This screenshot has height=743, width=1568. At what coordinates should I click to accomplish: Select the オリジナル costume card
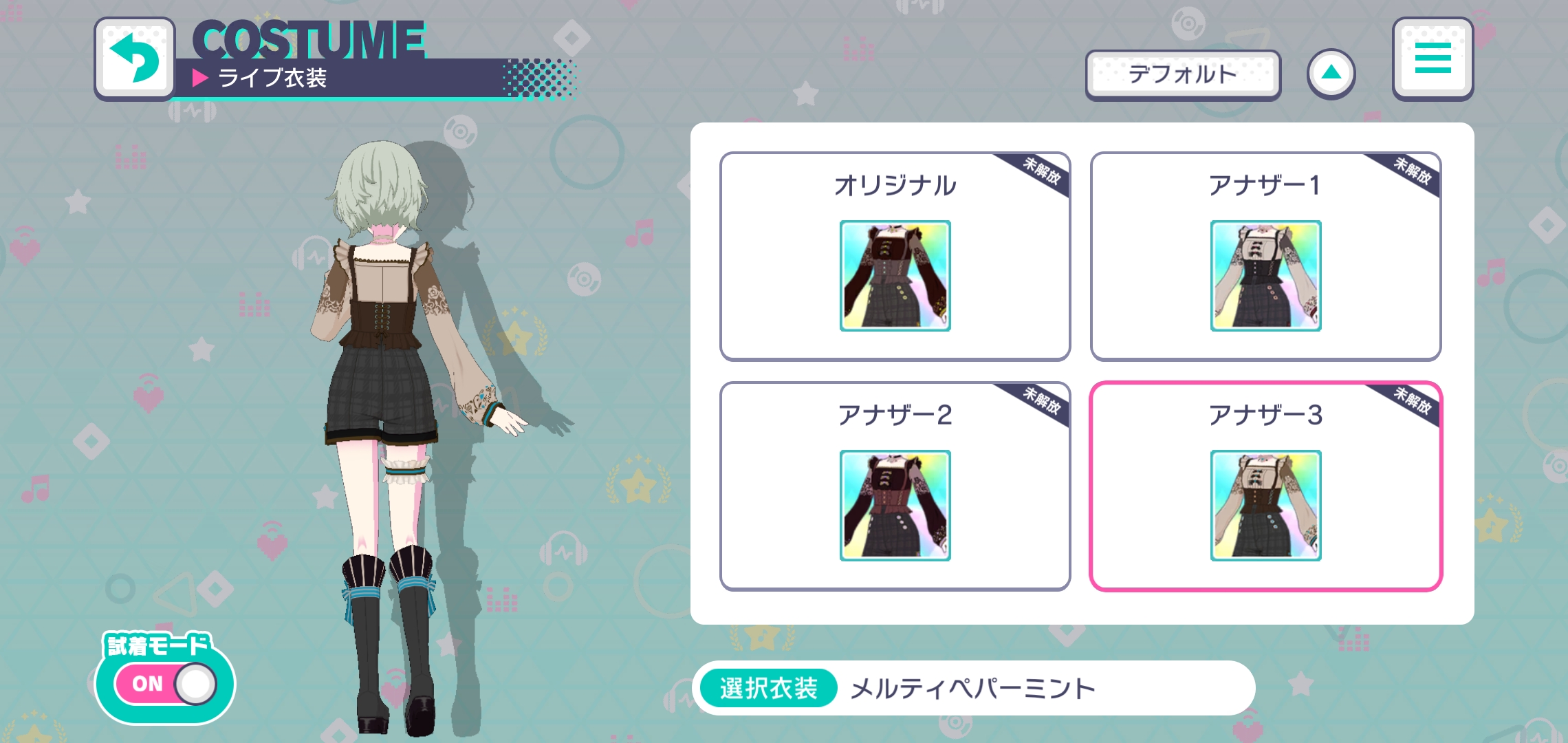pyautogui.click(x=895, y=255)
